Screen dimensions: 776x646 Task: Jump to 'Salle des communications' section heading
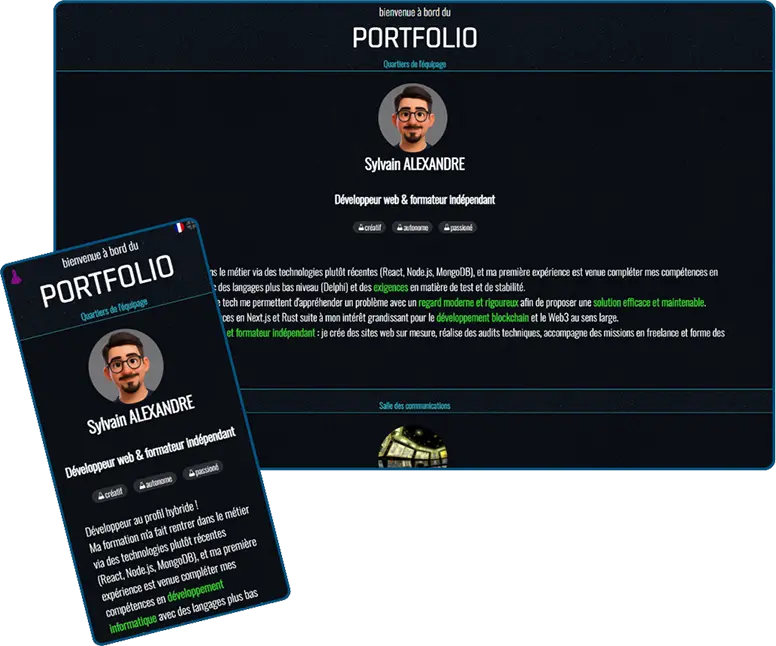point(414,406)
